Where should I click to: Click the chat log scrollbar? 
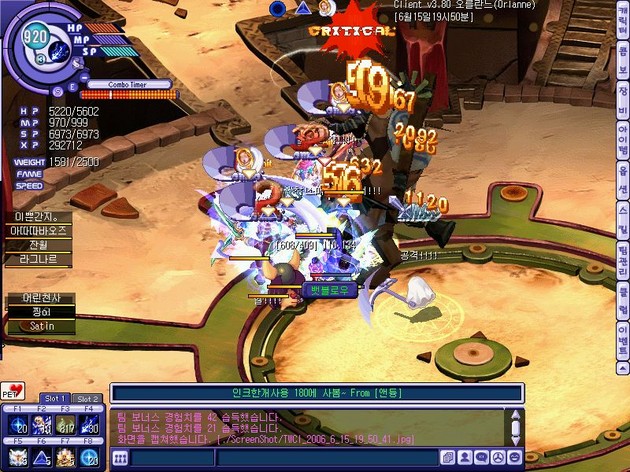coord(515,427)
